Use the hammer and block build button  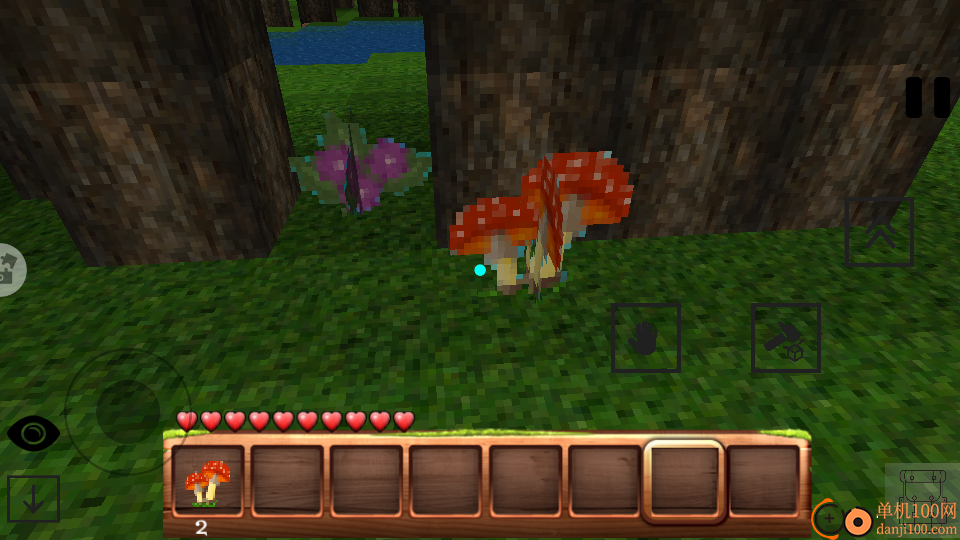point(786,339)
